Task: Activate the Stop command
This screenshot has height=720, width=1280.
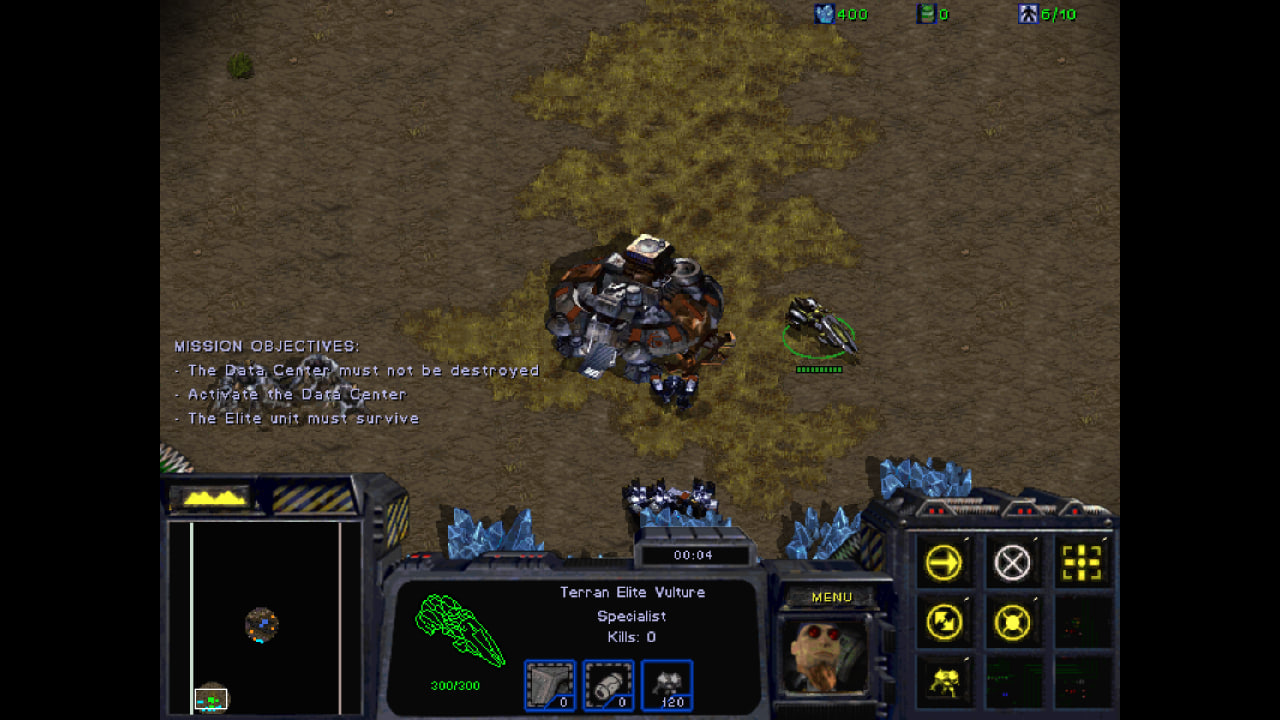Action: click(1012, 564)
